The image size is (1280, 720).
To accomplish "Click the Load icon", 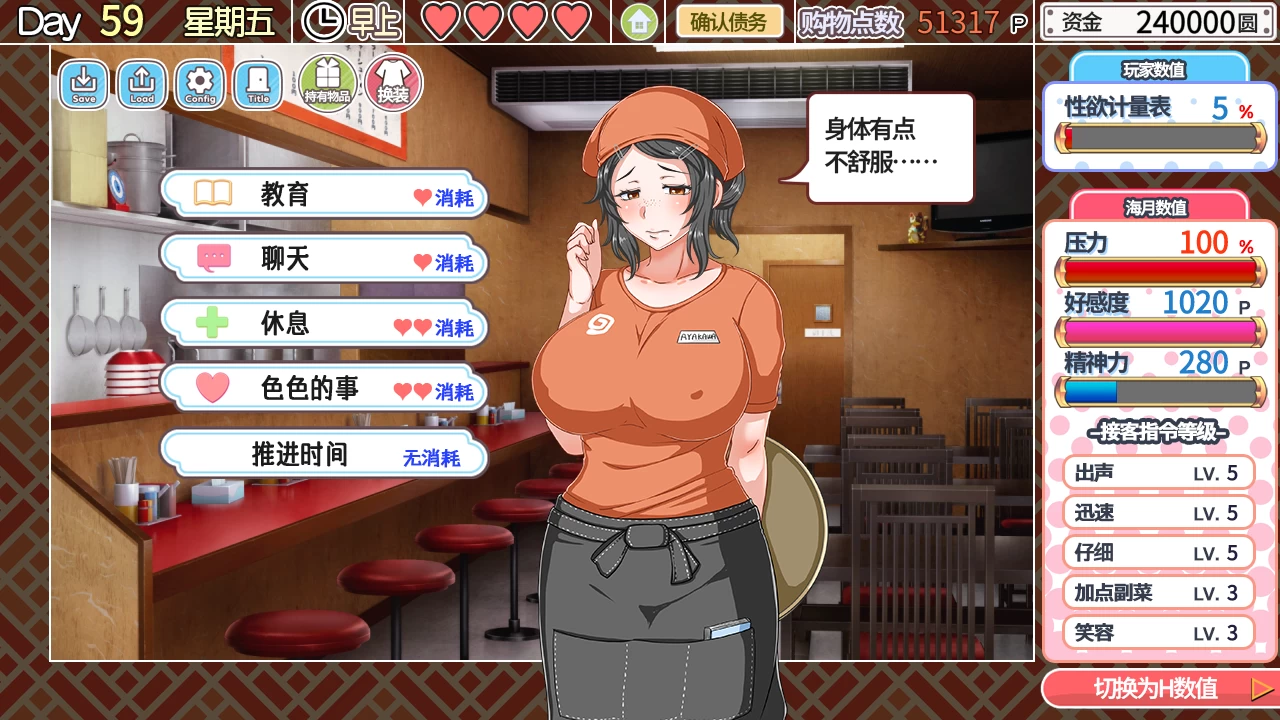I will [x=141, y=85].
